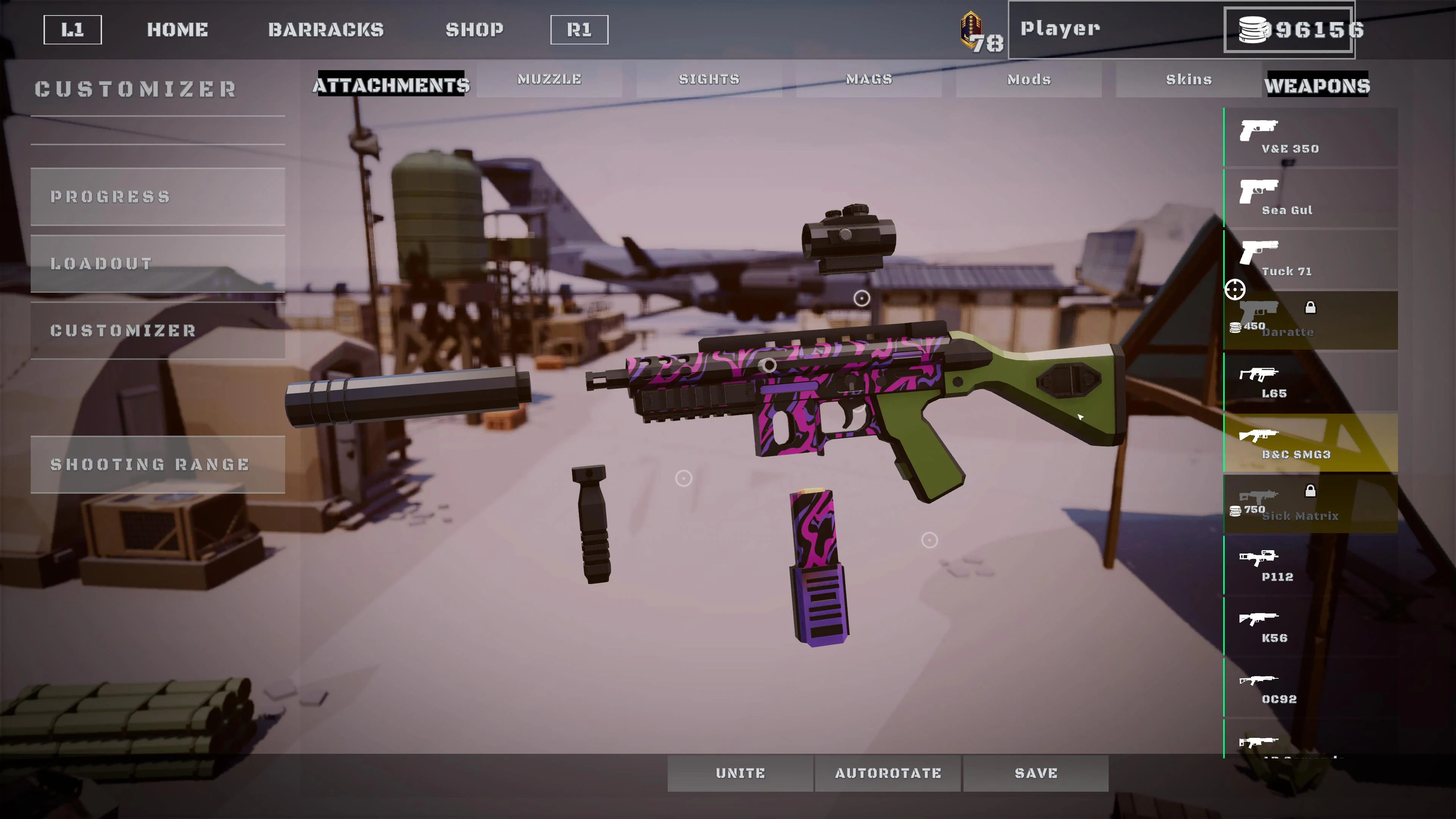The height and width of the screenshot is (819, 1456).
Task: Go to BARRACKS
Action: pos(326,30)
